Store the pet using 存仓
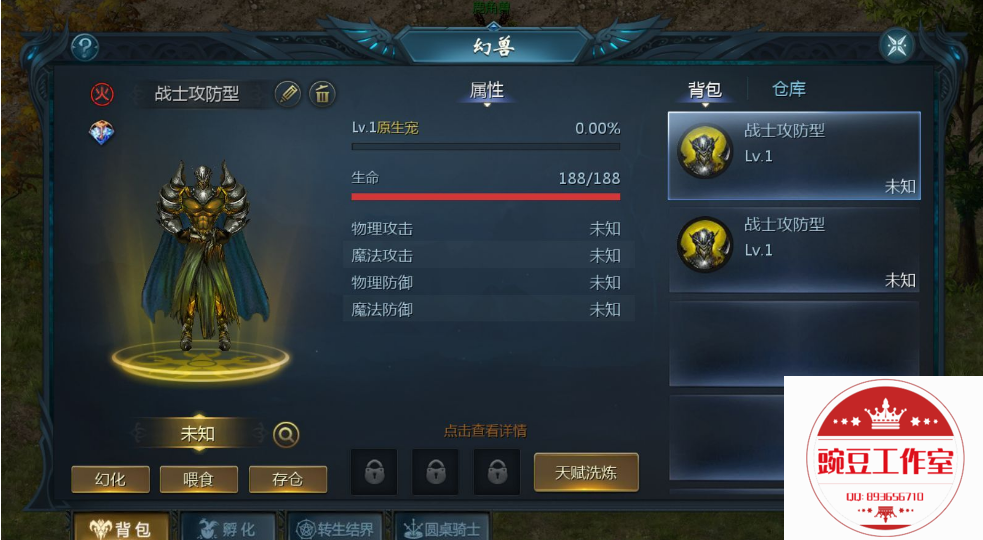Image resolution: width=983 pixels, height=540 pixels. tap(287, 479)
